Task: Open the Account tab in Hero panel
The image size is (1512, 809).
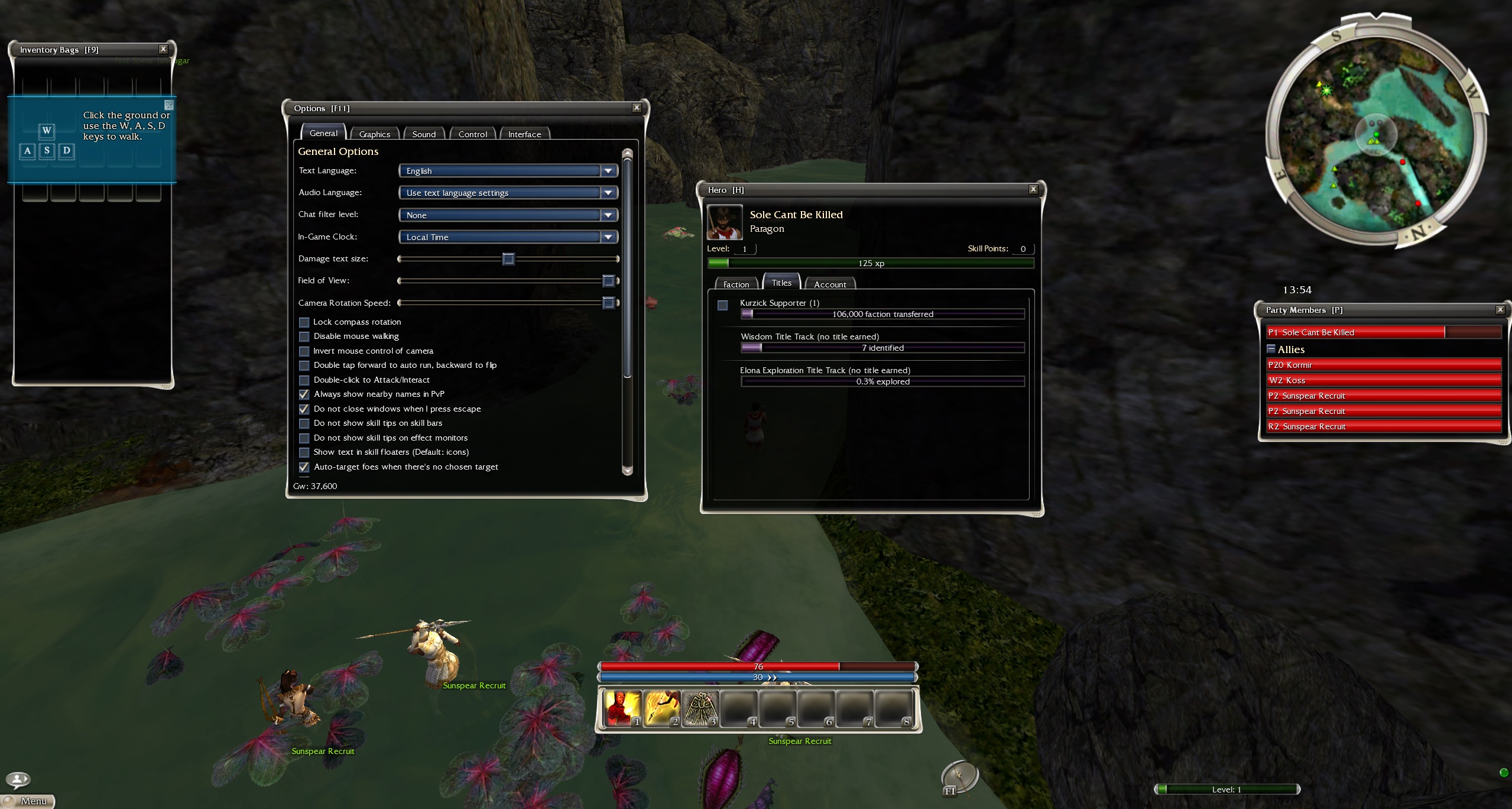Action: (830, 284)
